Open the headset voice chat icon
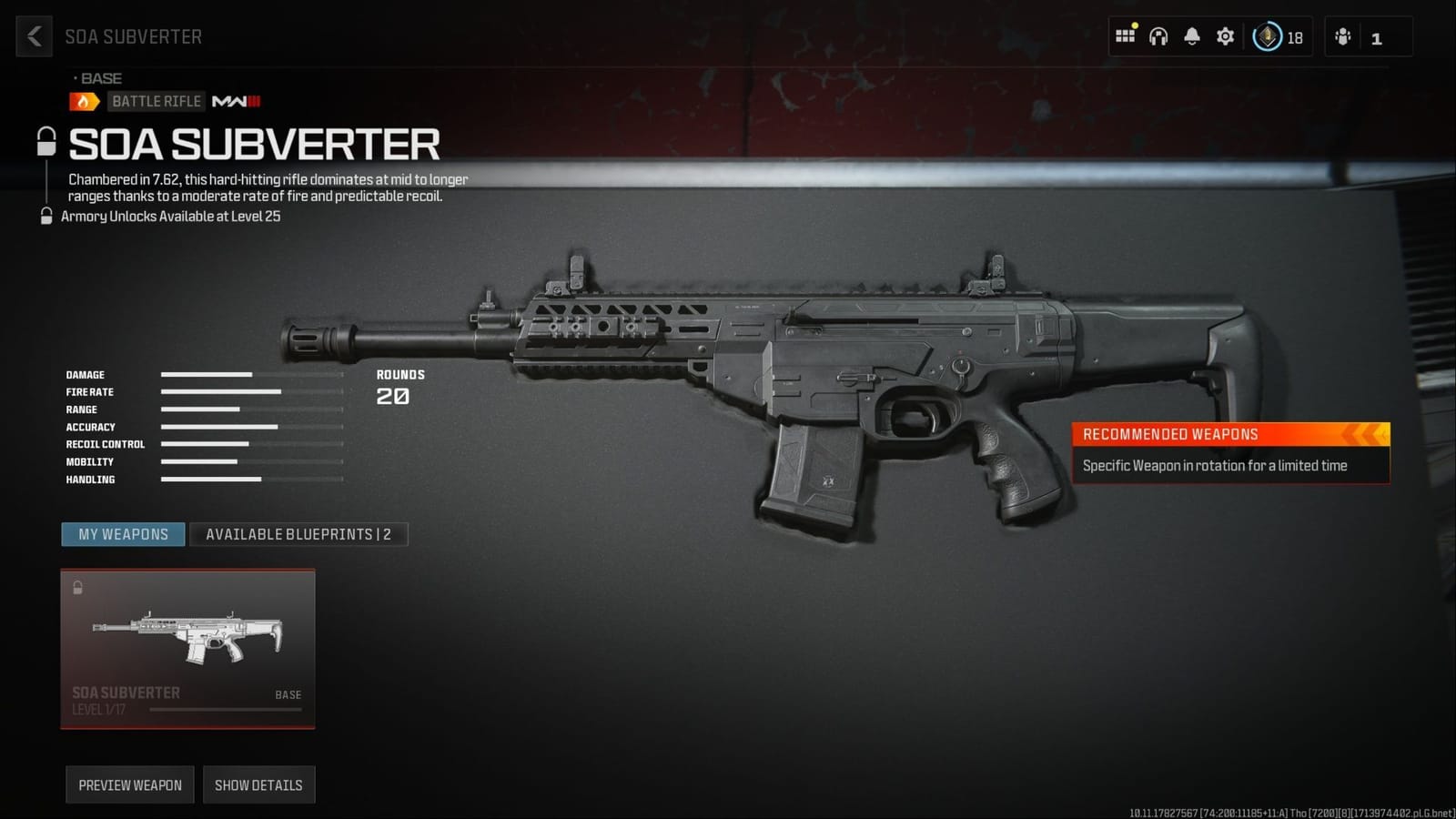Viewport: 1456px width, 819px height. [1158, 36]
